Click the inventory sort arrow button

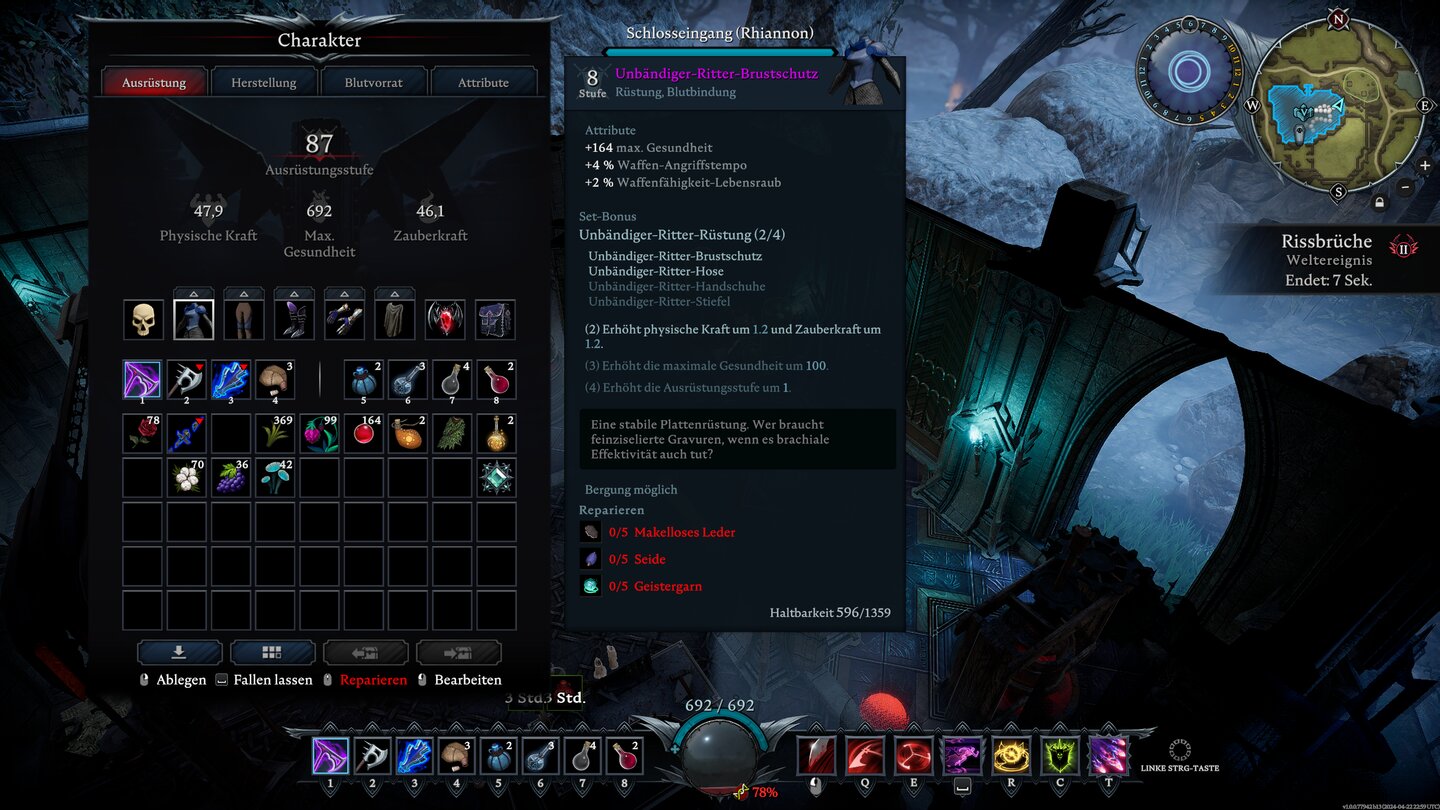coord(180,652)
